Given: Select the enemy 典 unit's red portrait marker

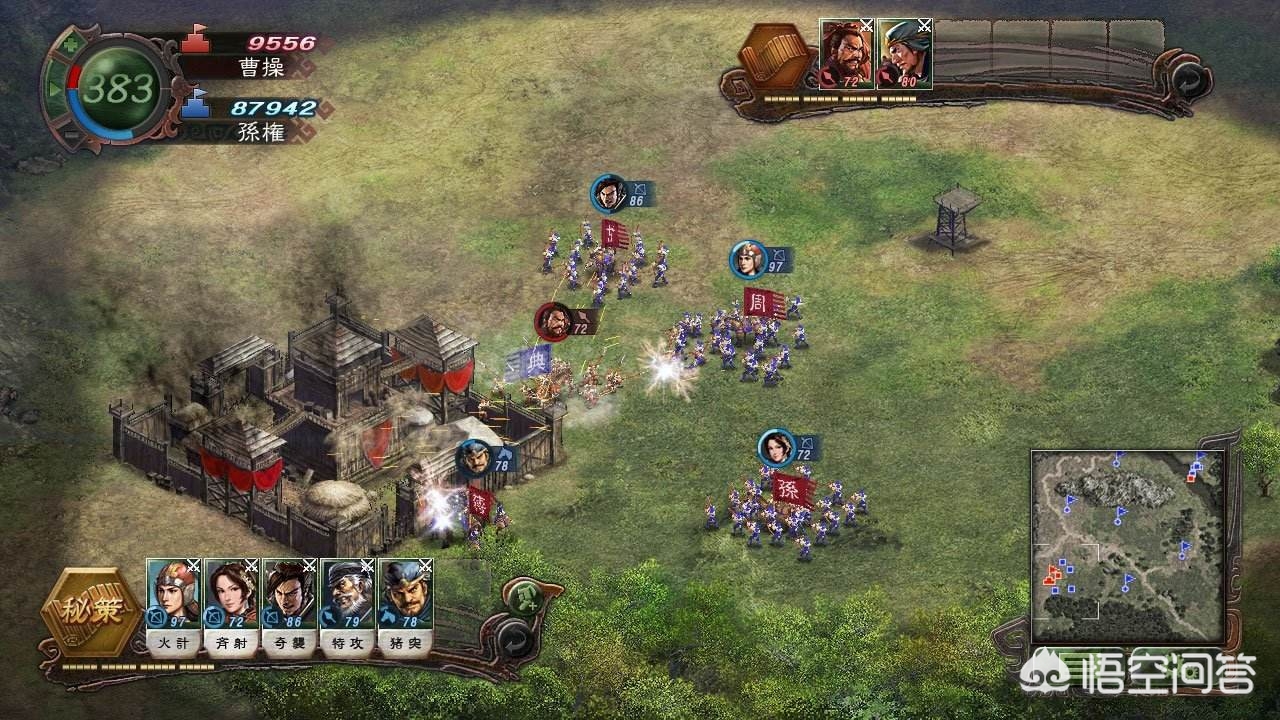Looking at the screenshot, I should pos(553,320).
